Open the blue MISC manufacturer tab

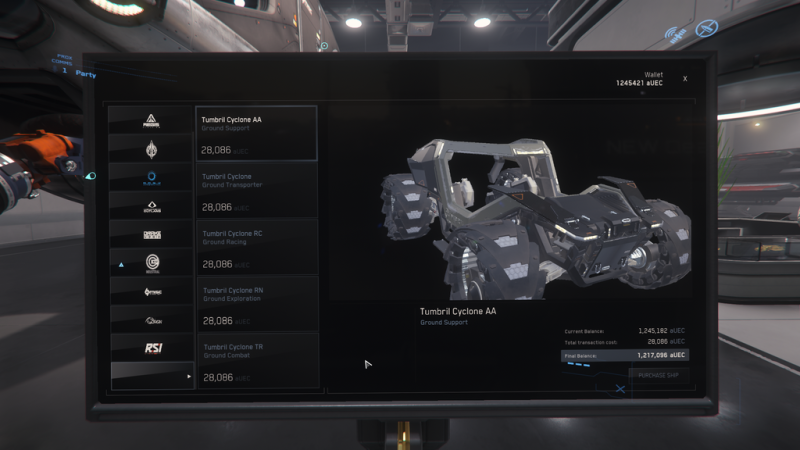tap(152, 177)
